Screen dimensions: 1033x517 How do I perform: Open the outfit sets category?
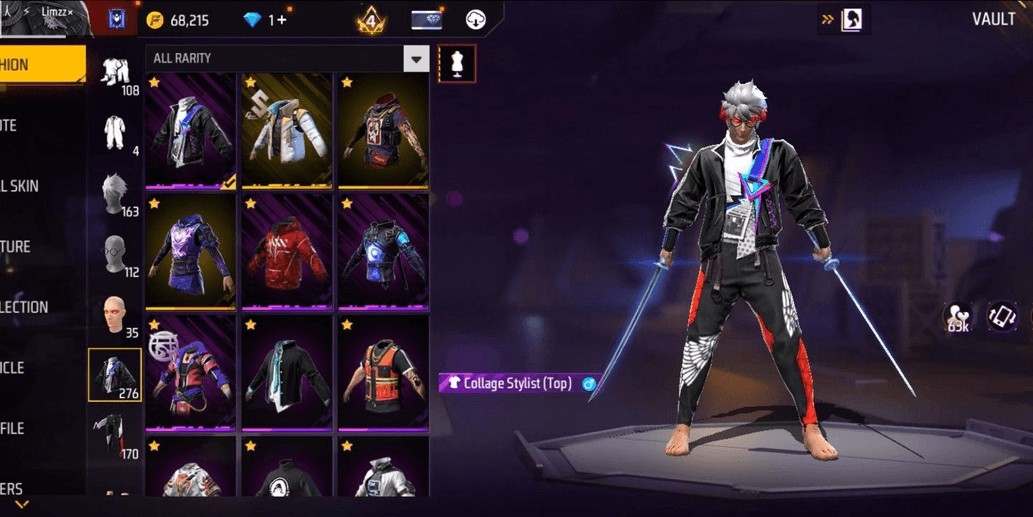point(116,73)
